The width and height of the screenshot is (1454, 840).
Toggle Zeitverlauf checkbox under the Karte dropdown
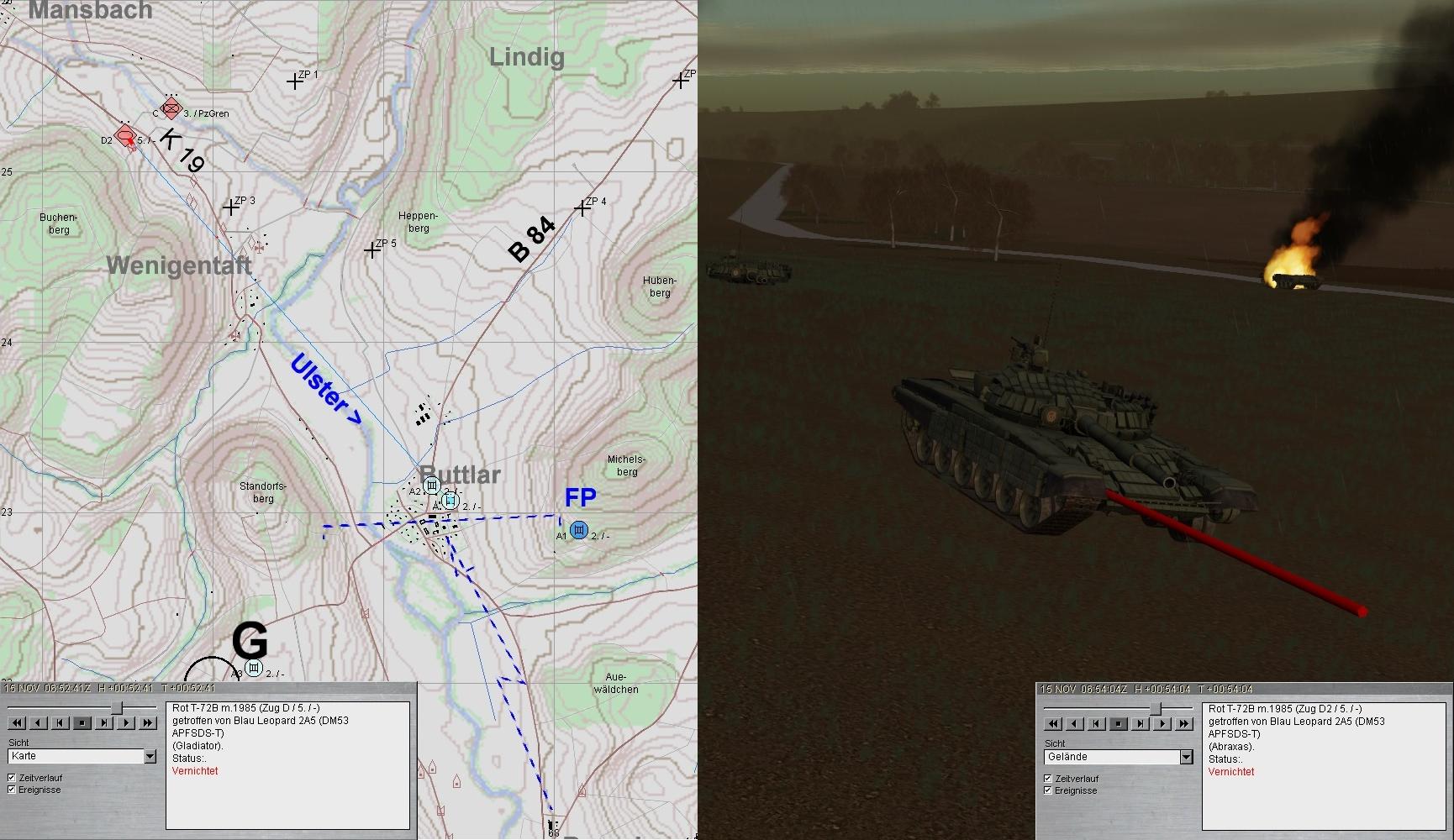point(12,778)
